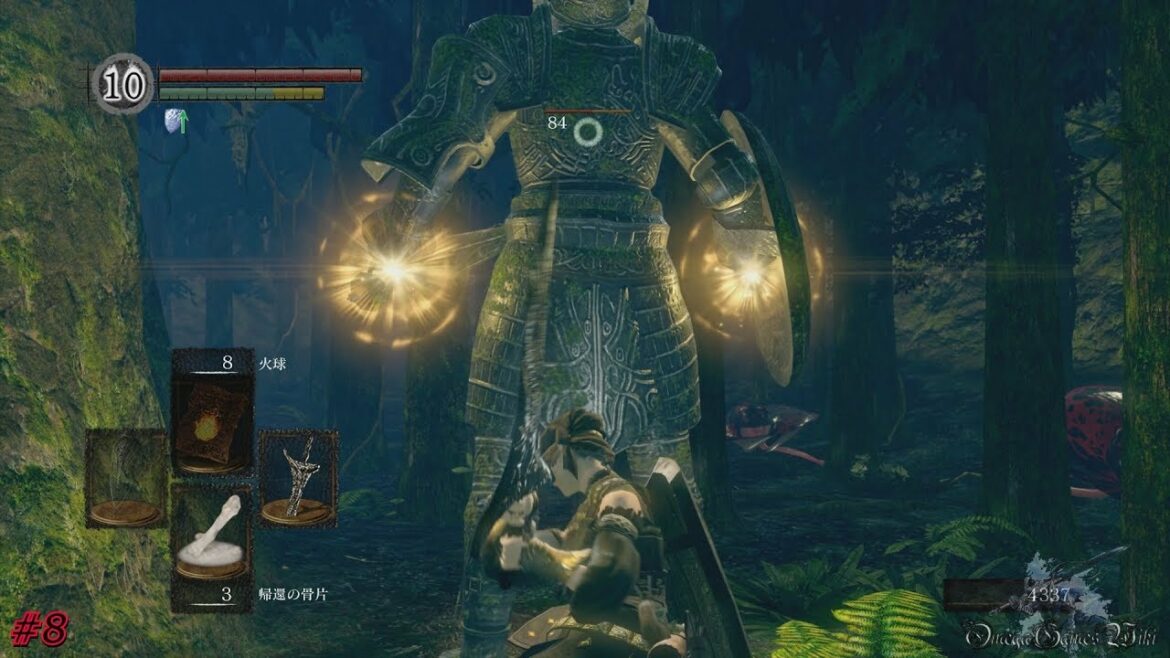1170x658 pixels.
Task: Choose the right-hand sword weapon slot
Action: coord(298,478)
